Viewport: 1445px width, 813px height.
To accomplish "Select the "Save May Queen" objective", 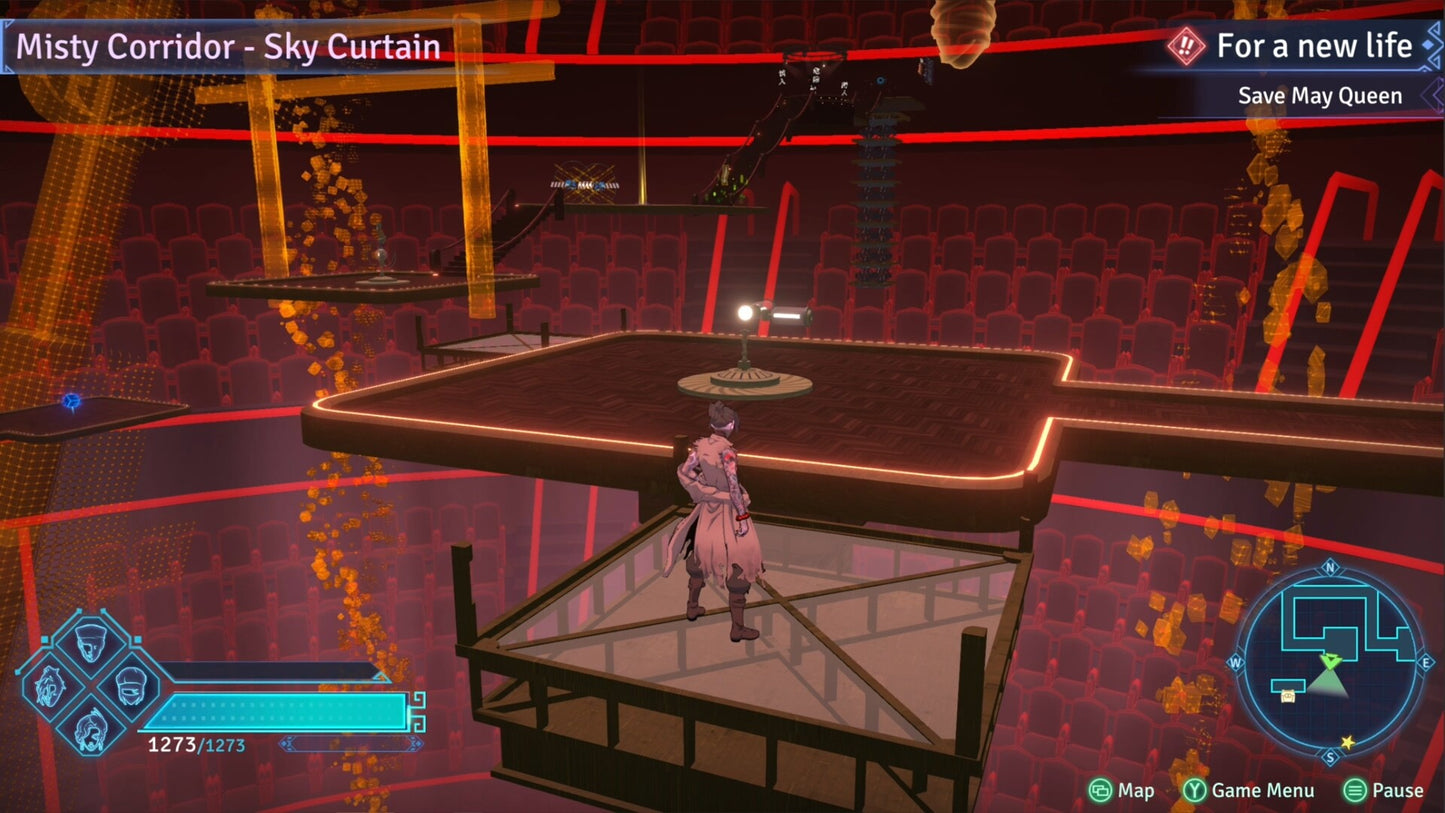I will coord(1319,96).
